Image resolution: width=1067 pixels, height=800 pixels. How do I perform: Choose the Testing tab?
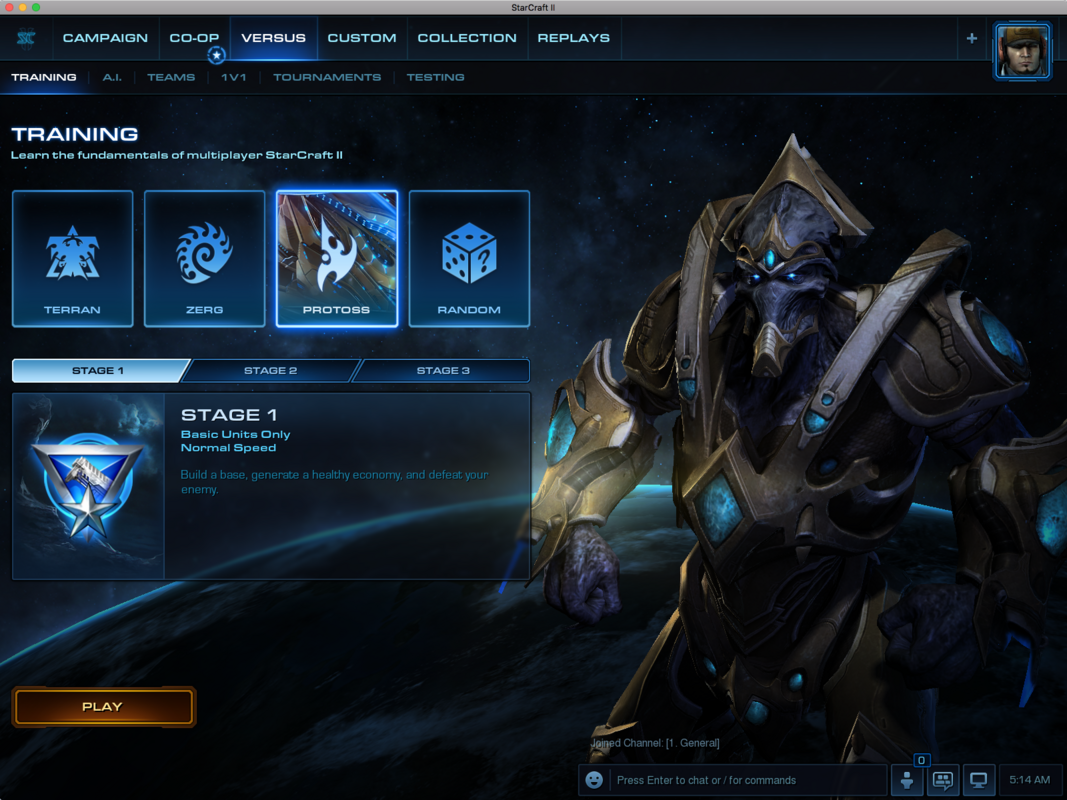tap(435, 77)
